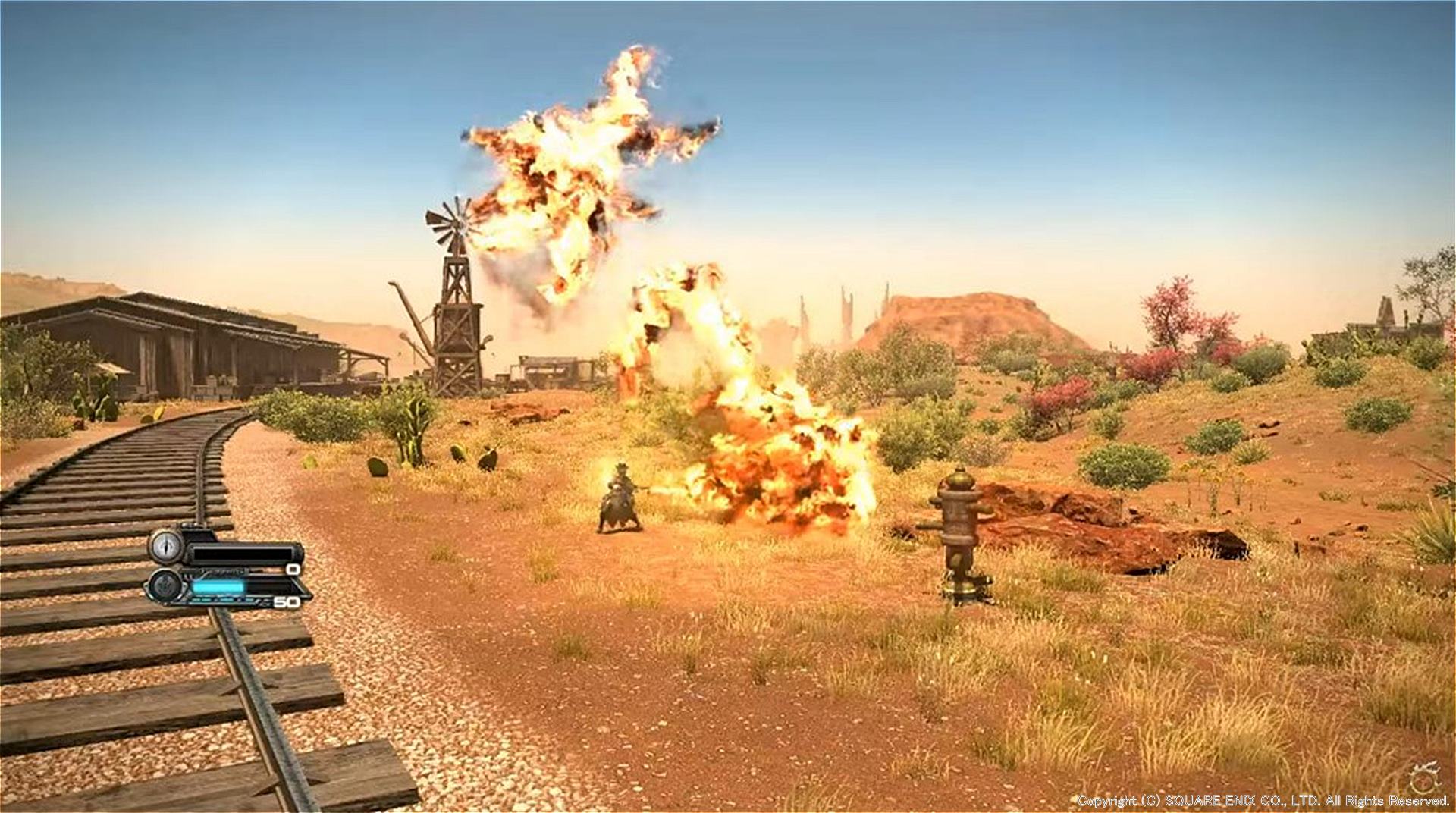Click the Heat Gauge dial icon
1456x813 pixels.
pos(165,545)
